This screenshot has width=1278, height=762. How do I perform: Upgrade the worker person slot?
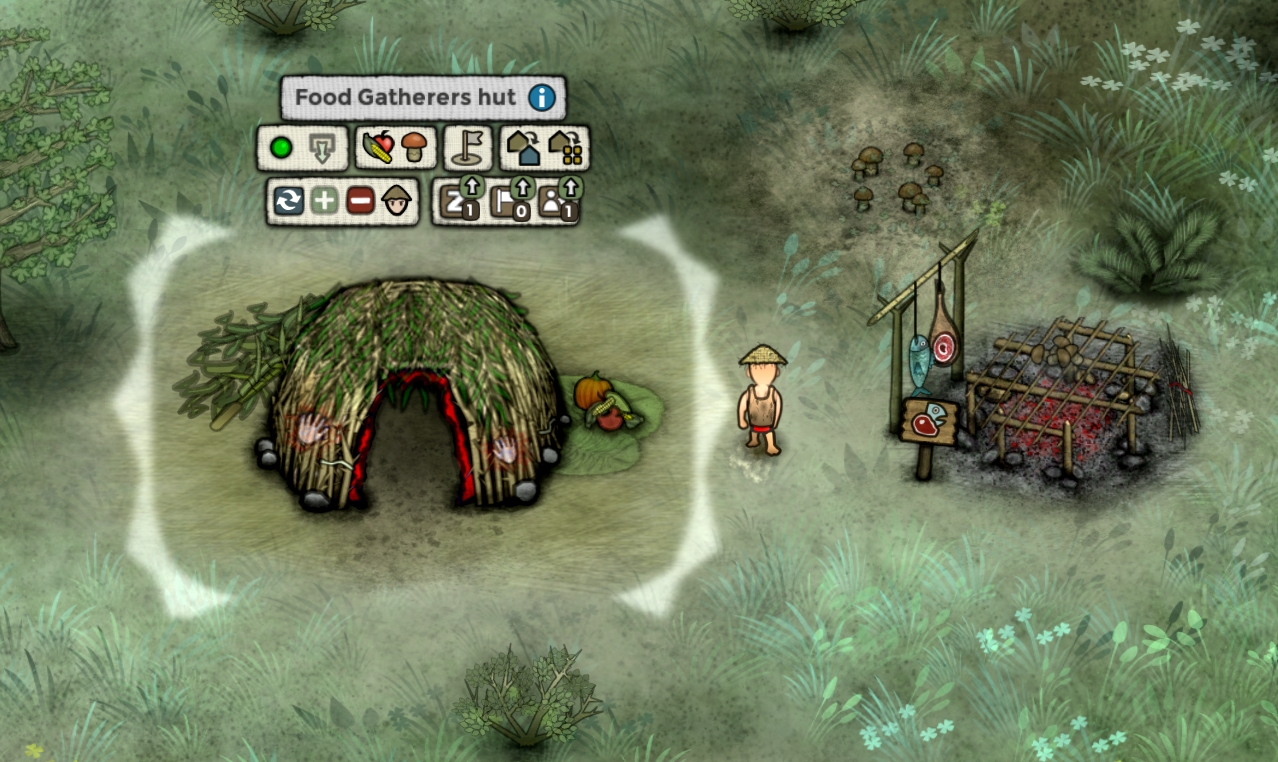pos(558,201)
